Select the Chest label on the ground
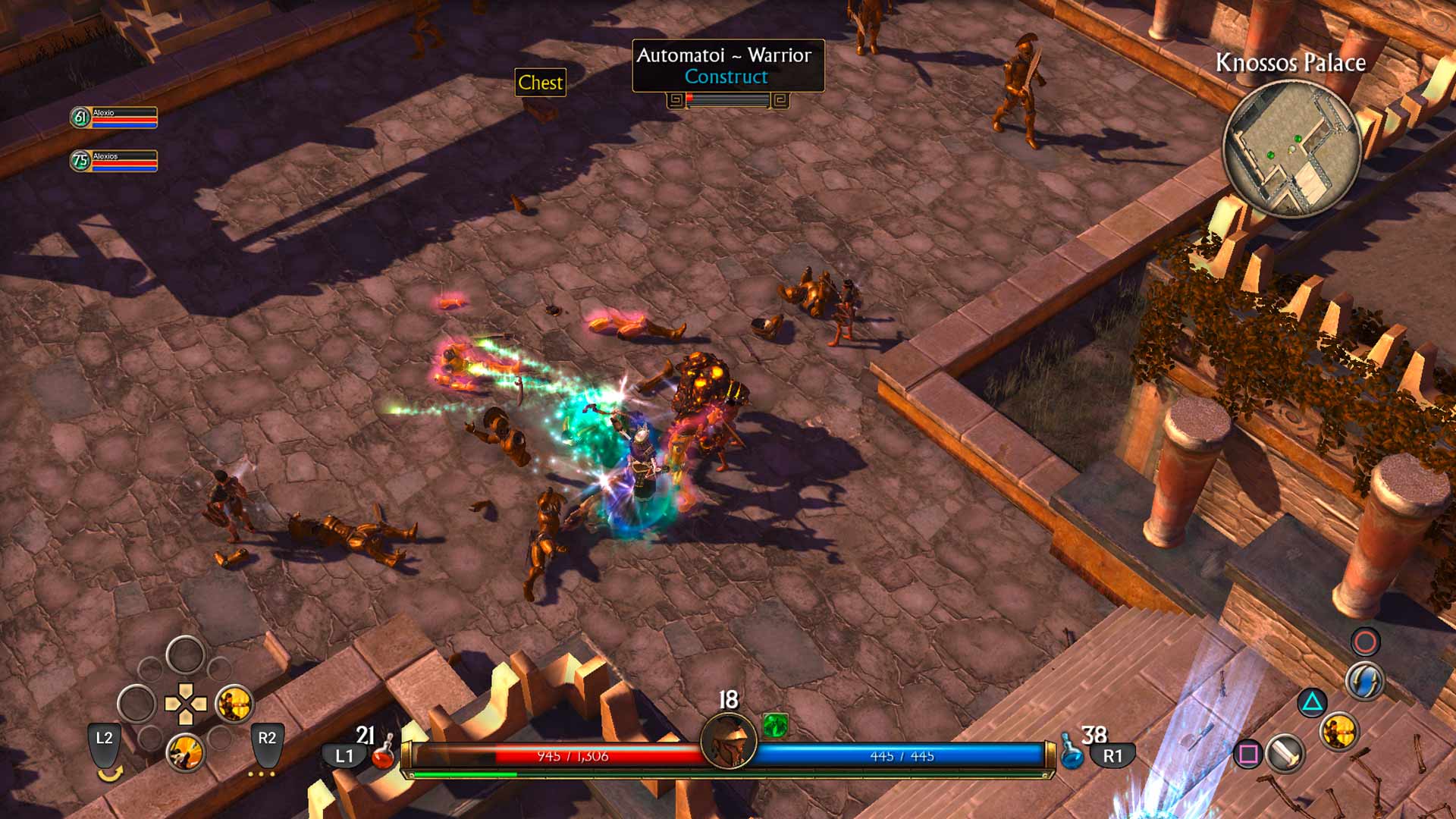 [540, 83]
